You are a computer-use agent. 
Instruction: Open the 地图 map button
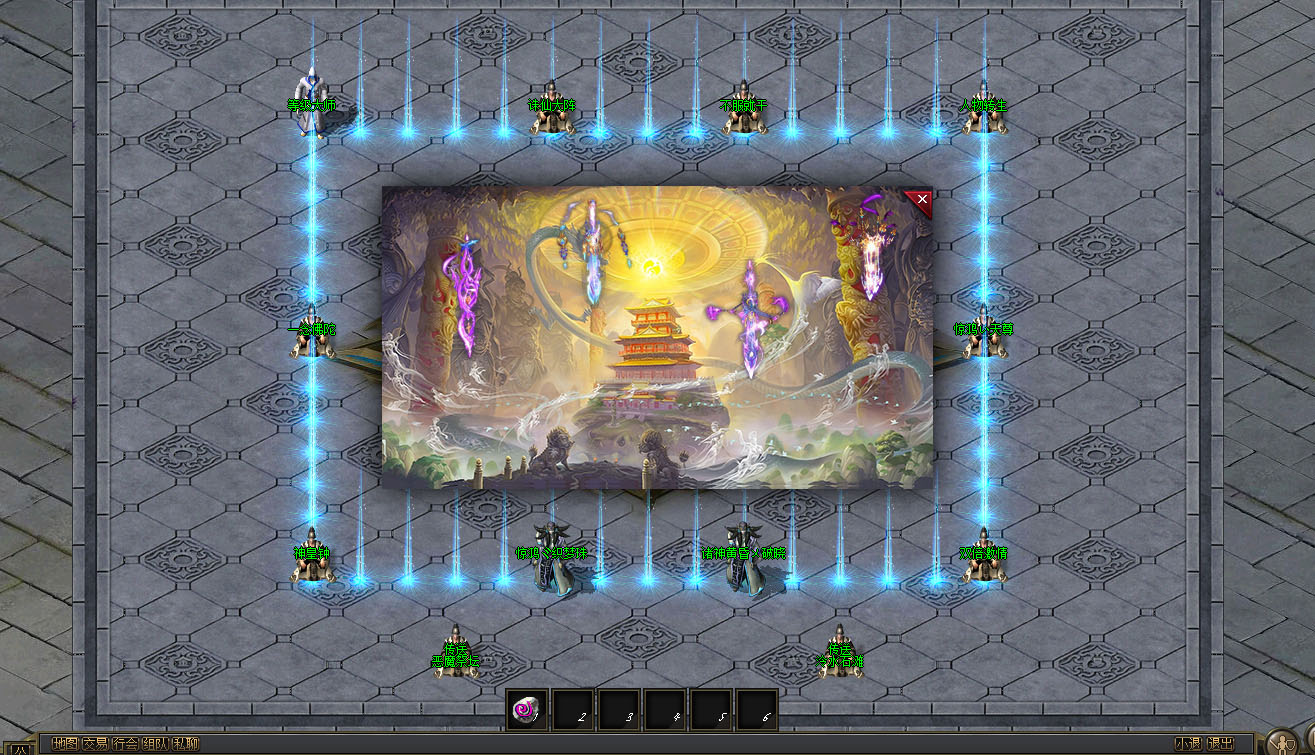[x=65, y=744]
